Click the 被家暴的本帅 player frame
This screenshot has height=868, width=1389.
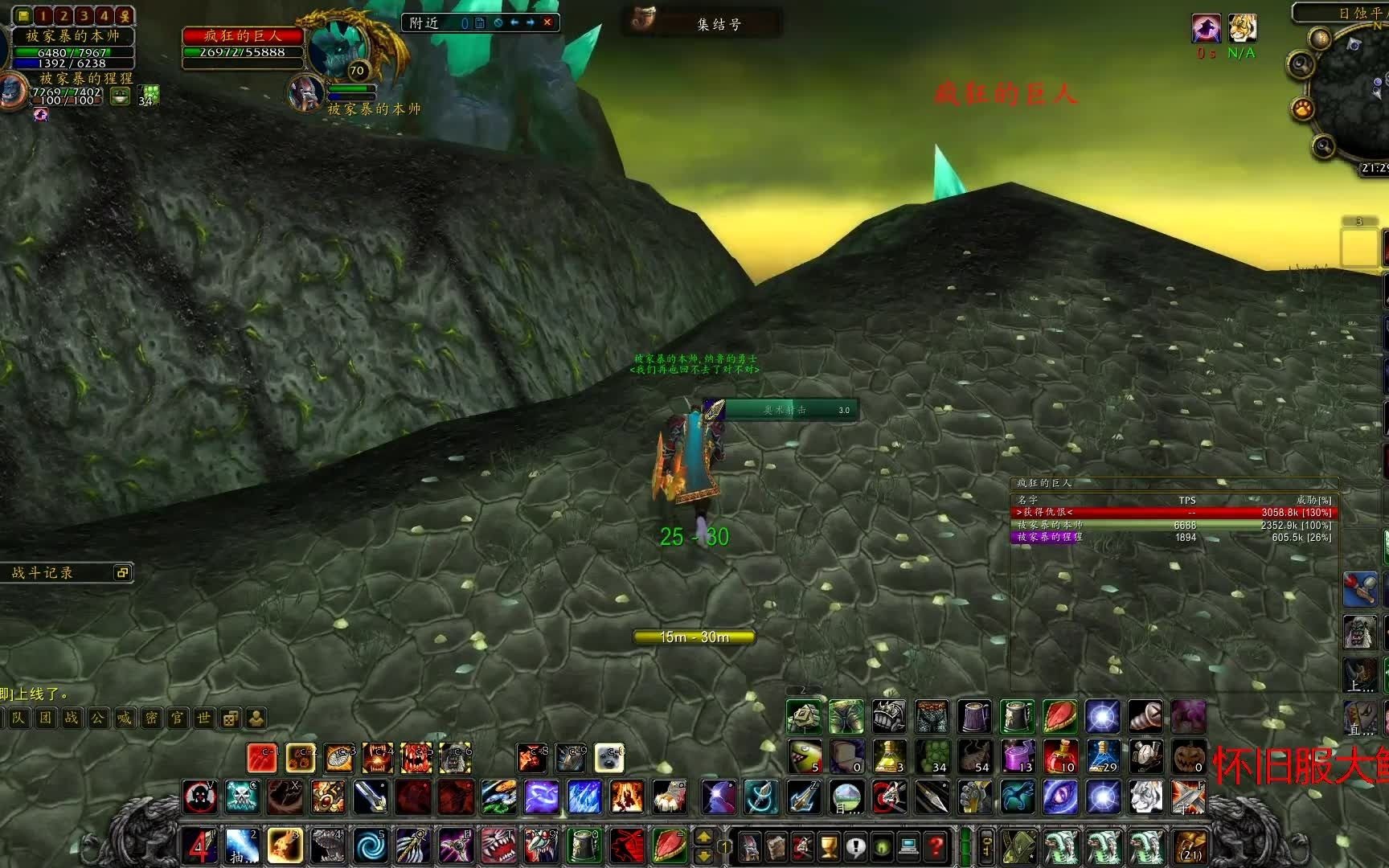[x=72, y=36]
